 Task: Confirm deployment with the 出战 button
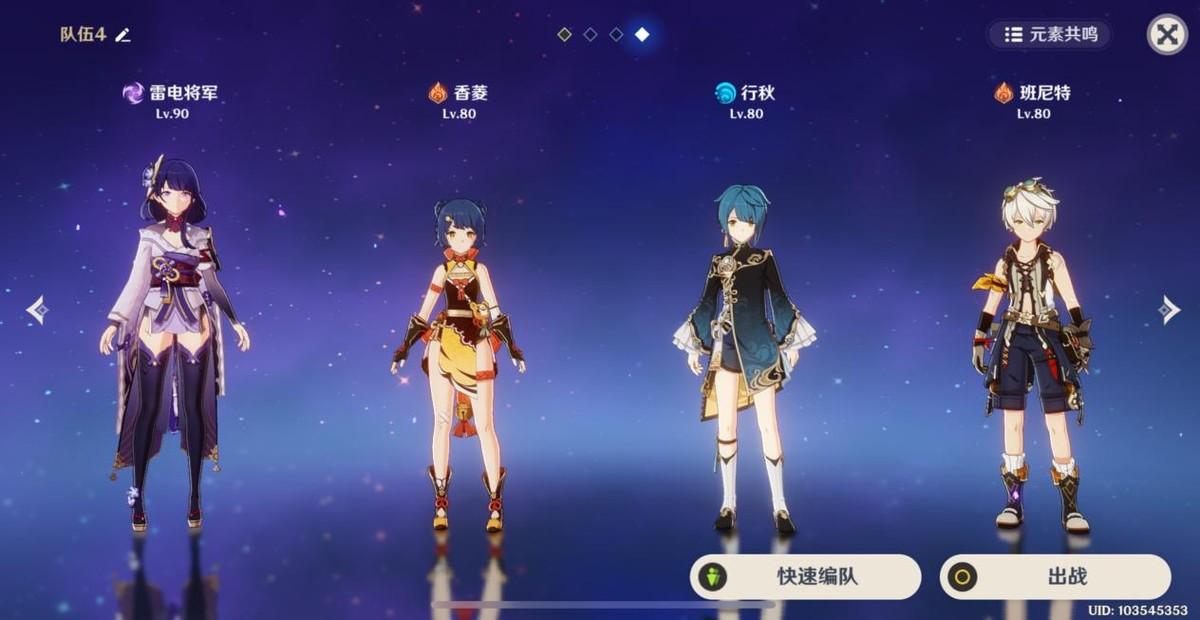(x=1055, y=577)
